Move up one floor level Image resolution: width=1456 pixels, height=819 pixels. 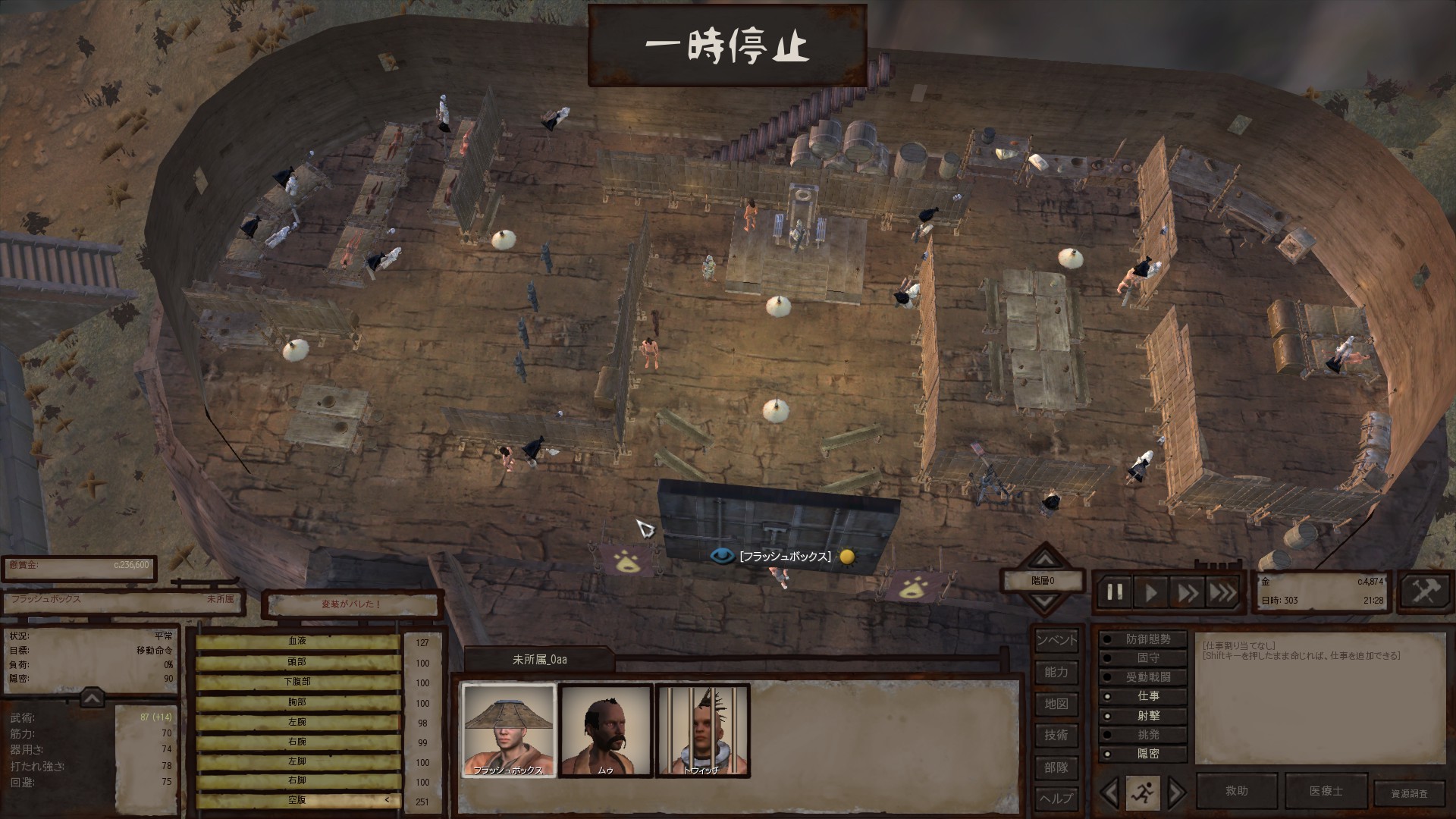click(x=1045, y=560)
